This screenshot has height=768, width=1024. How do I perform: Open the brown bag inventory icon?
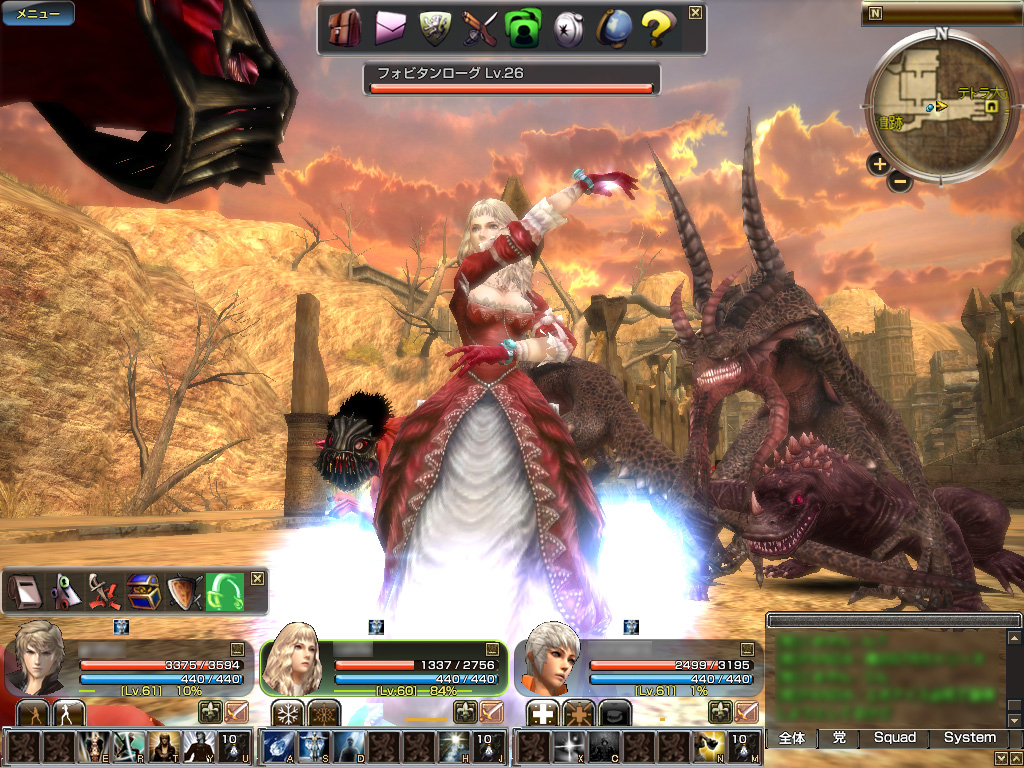click(x=345, y=29)
